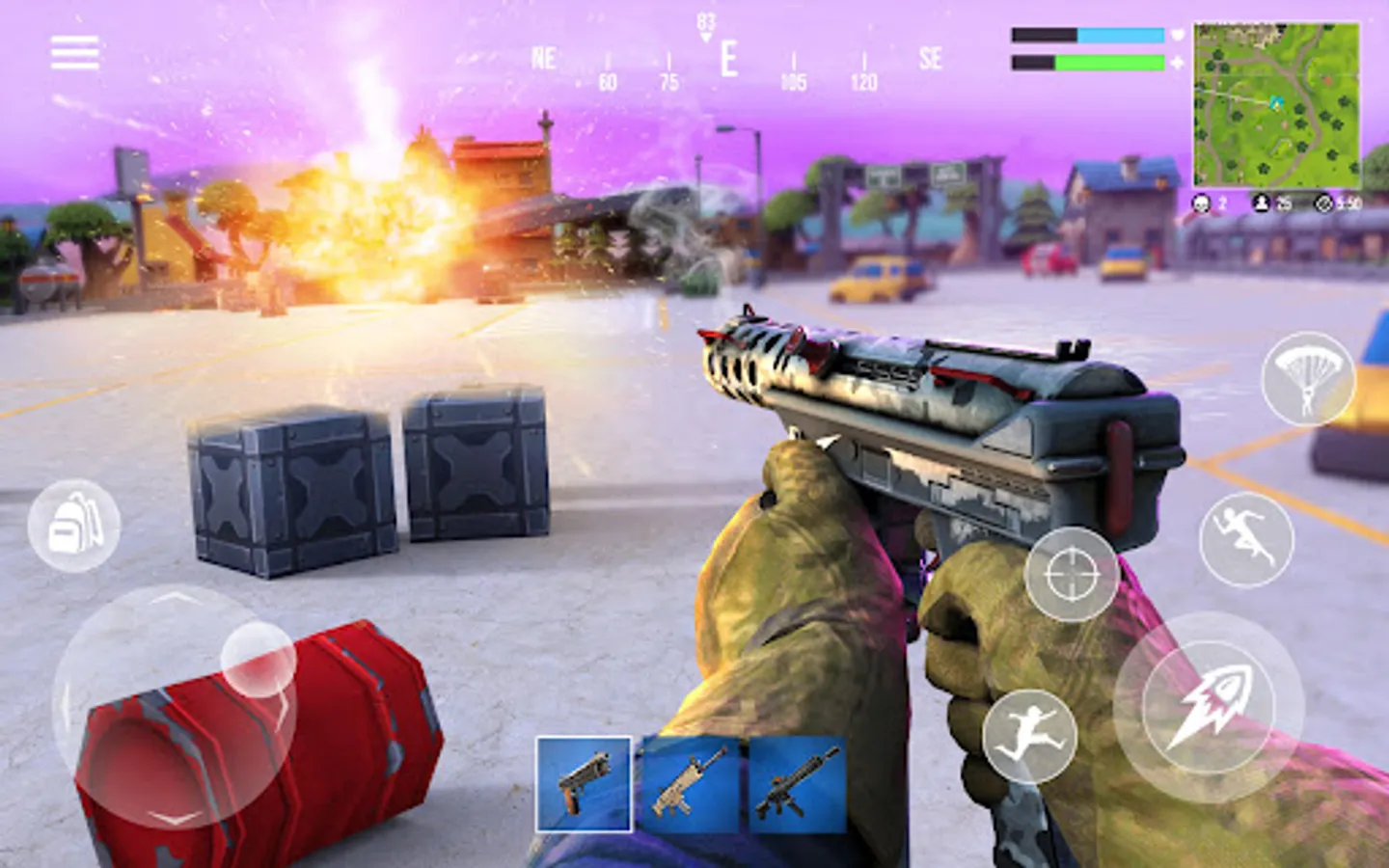The height and width of the screenshot is (868, 1389).
Task: Tap the plus icon beside armor bar
Action: click(x=1179, y=63)
